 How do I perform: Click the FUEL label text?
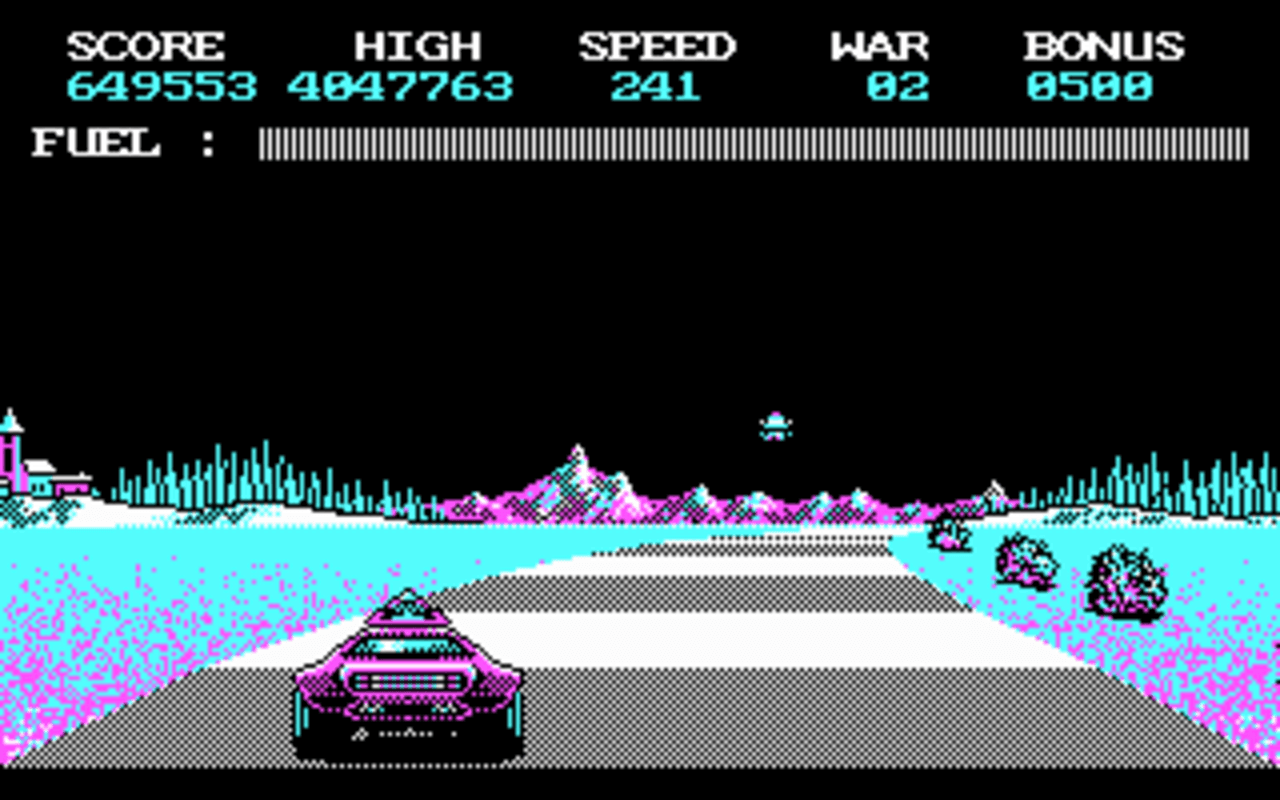[95, 145]
